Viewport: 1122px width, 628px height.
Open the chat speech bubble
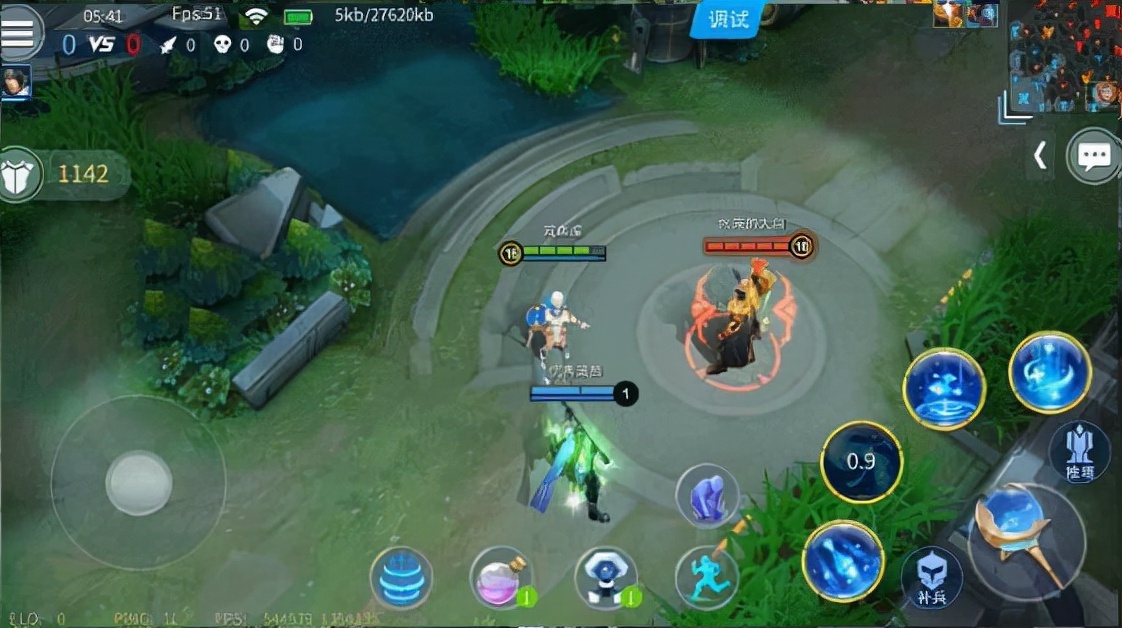pos(1094,156)
